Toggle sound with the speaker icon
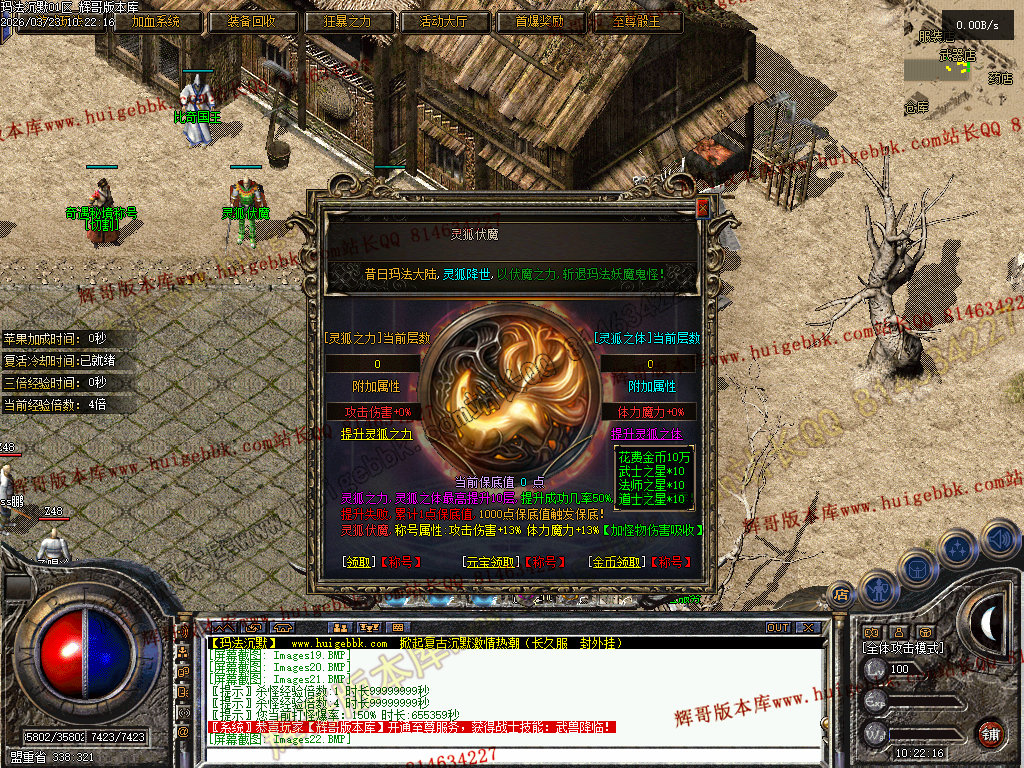 [999, 540]
